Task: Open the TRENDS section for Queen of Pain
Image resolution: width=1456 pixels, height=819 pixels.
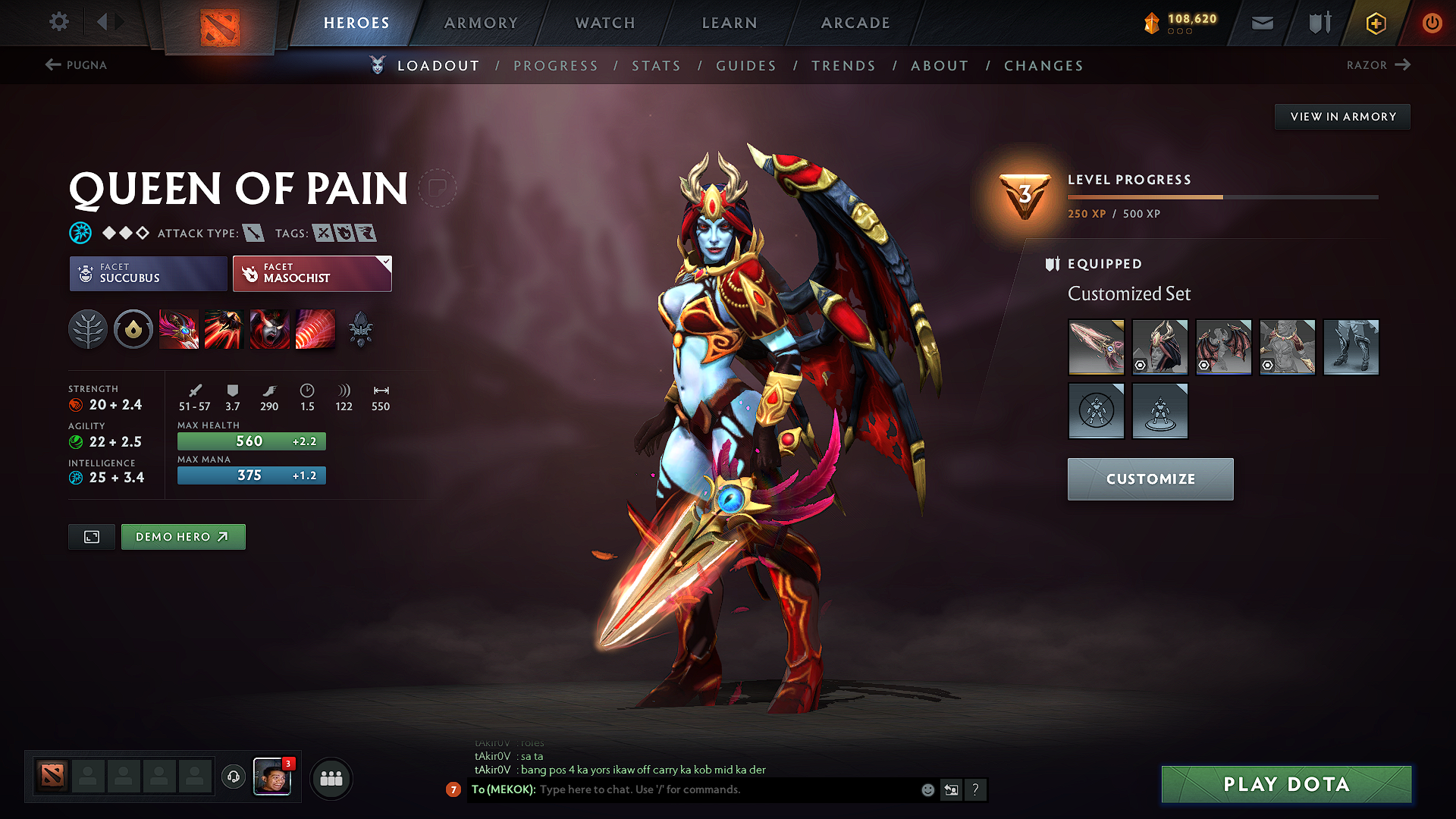Action: (843, 66)
